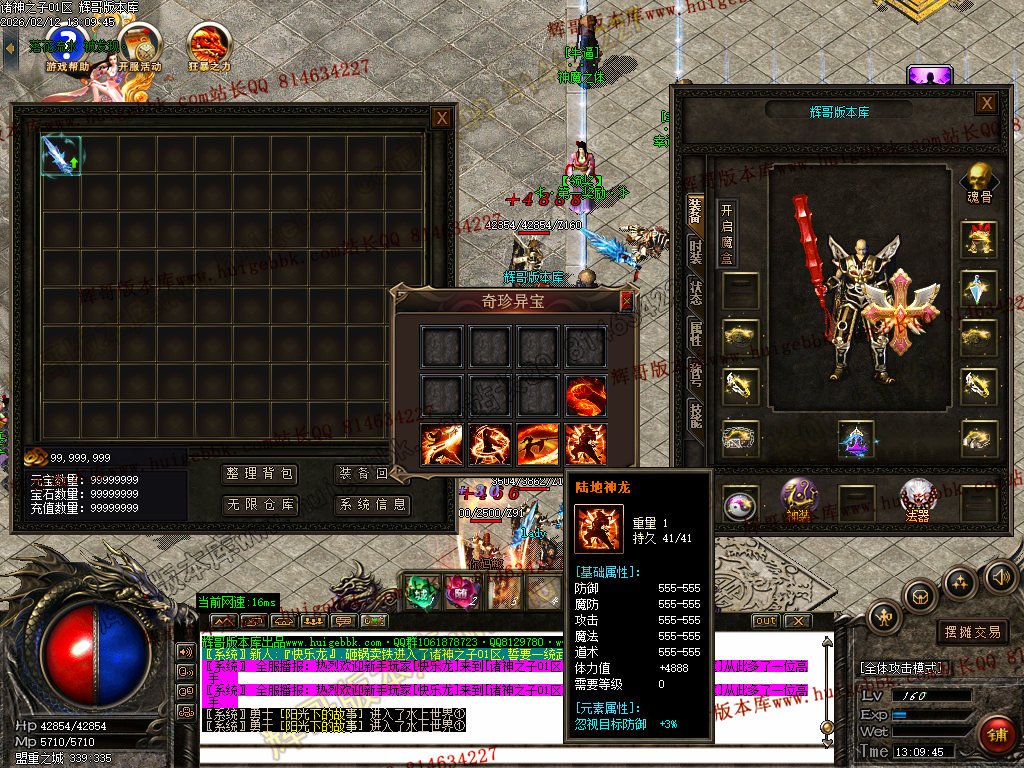Toggle the speaker sound button
Screen dimensions: 1024x768
(x=998, y=577)
